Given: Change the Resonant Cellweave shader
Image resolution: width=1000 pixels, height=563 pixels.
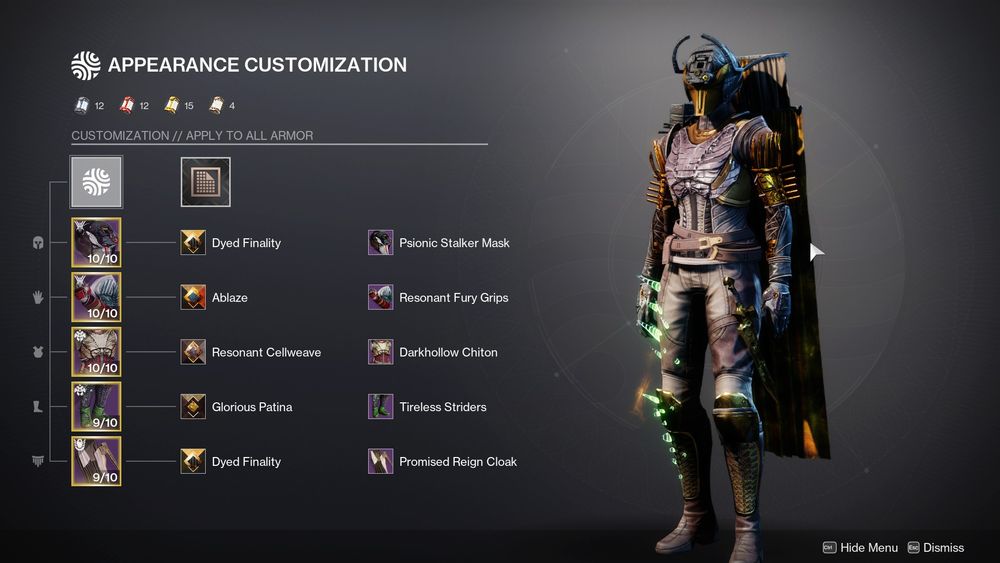Looking at the screenshot, I should click(x=193, y=352).
